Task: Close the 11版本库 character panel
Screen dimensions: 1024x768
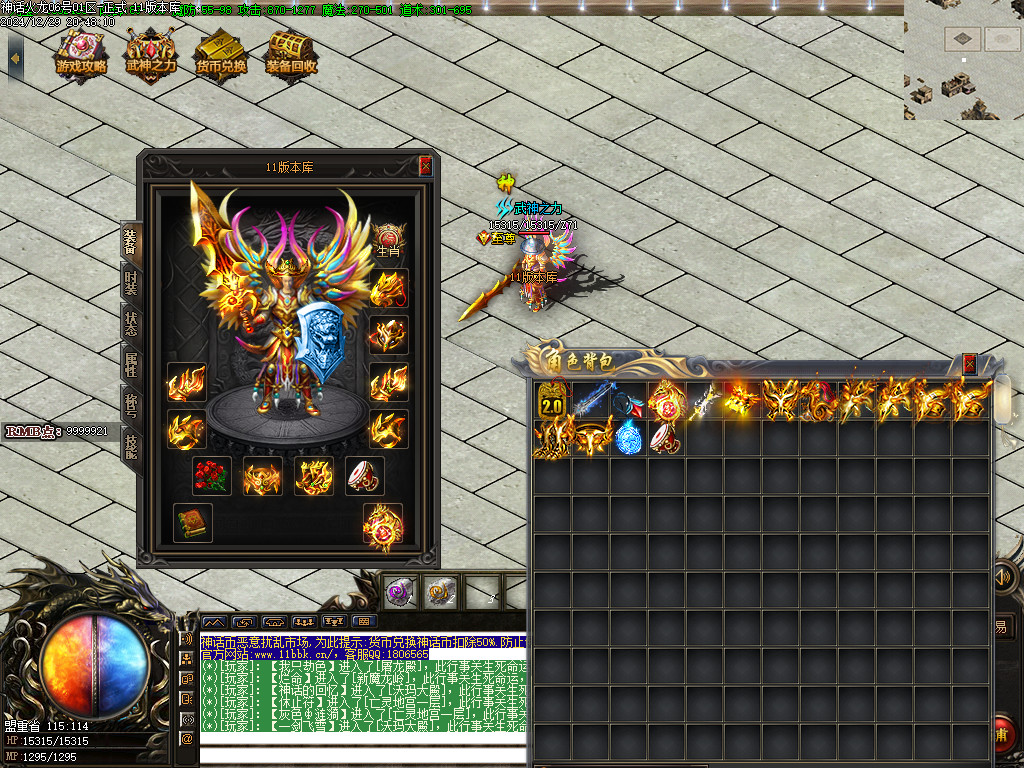Action: pyautogui.click(x=426, y=166)
